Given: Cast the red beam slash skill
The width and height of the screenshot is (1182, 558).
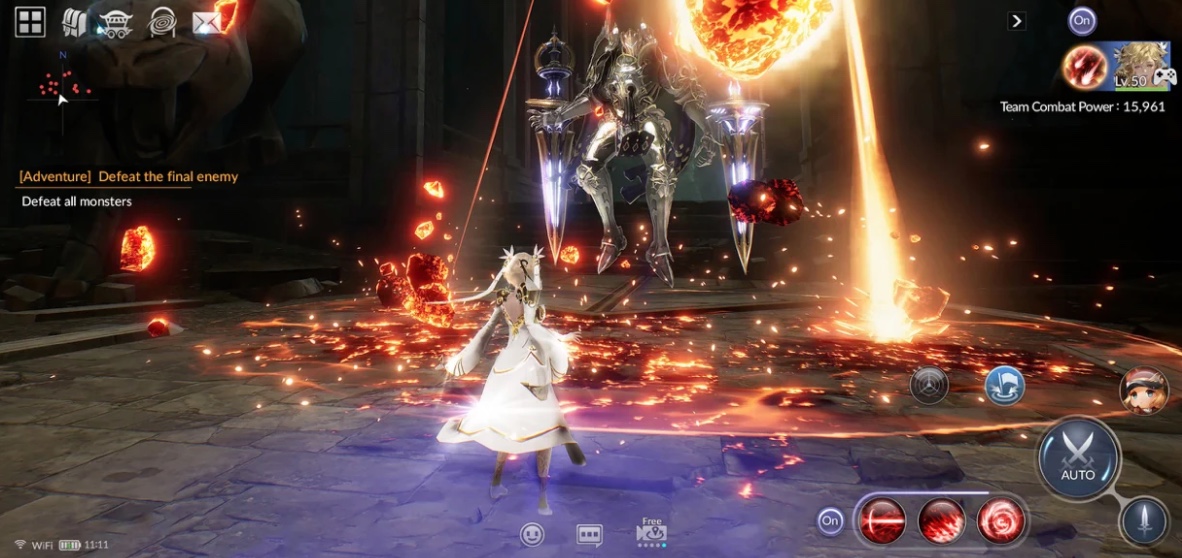Looking at the screenshot, I should (883, 520).
